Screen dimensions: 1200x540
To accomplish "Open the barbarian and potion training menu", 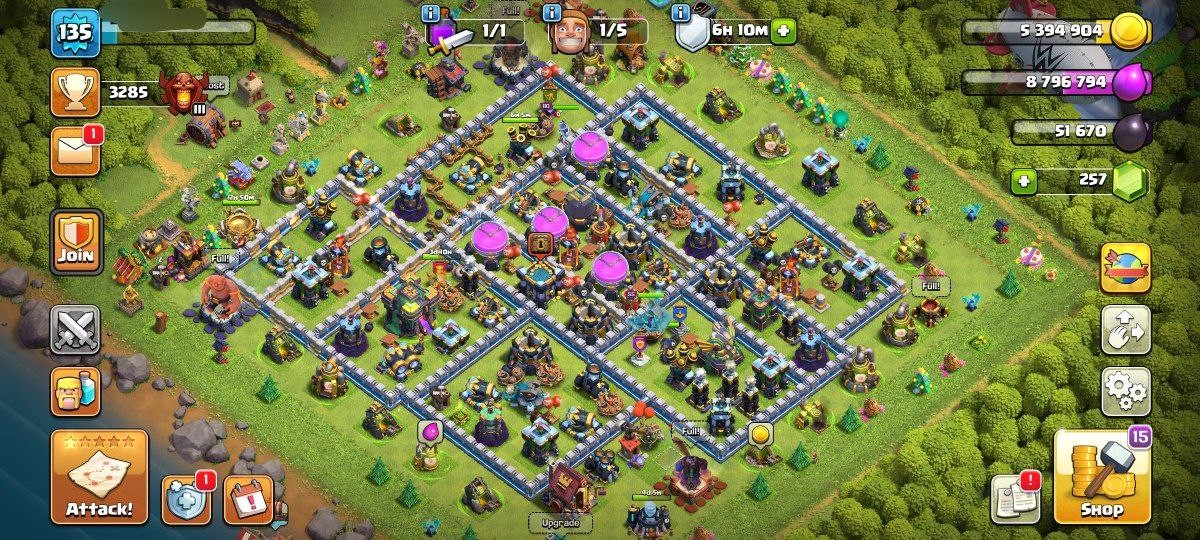I will 76,391.
